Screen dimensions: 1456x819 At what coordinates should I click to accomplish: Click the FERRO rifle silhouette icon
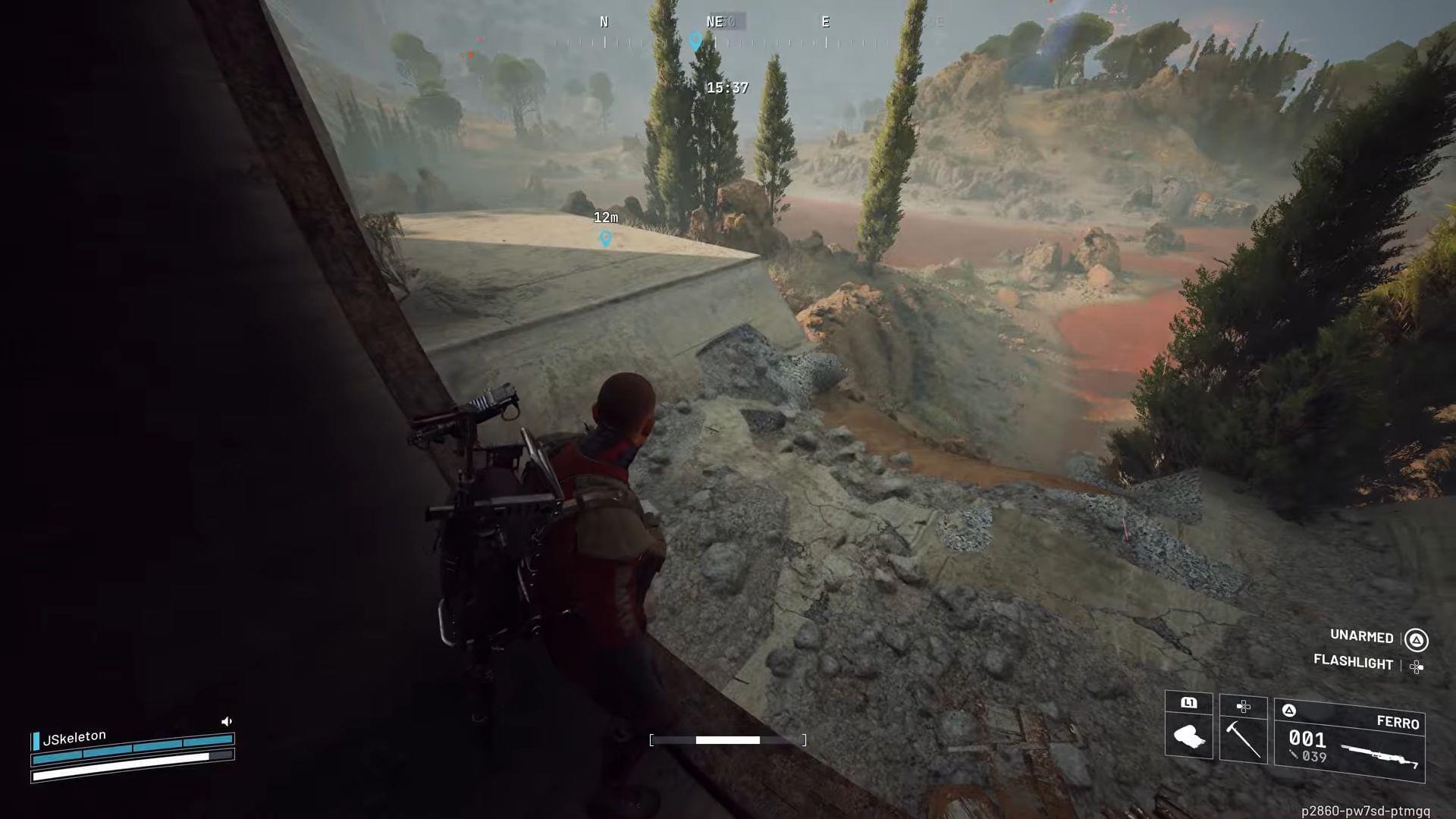[x=1379, y=755]
